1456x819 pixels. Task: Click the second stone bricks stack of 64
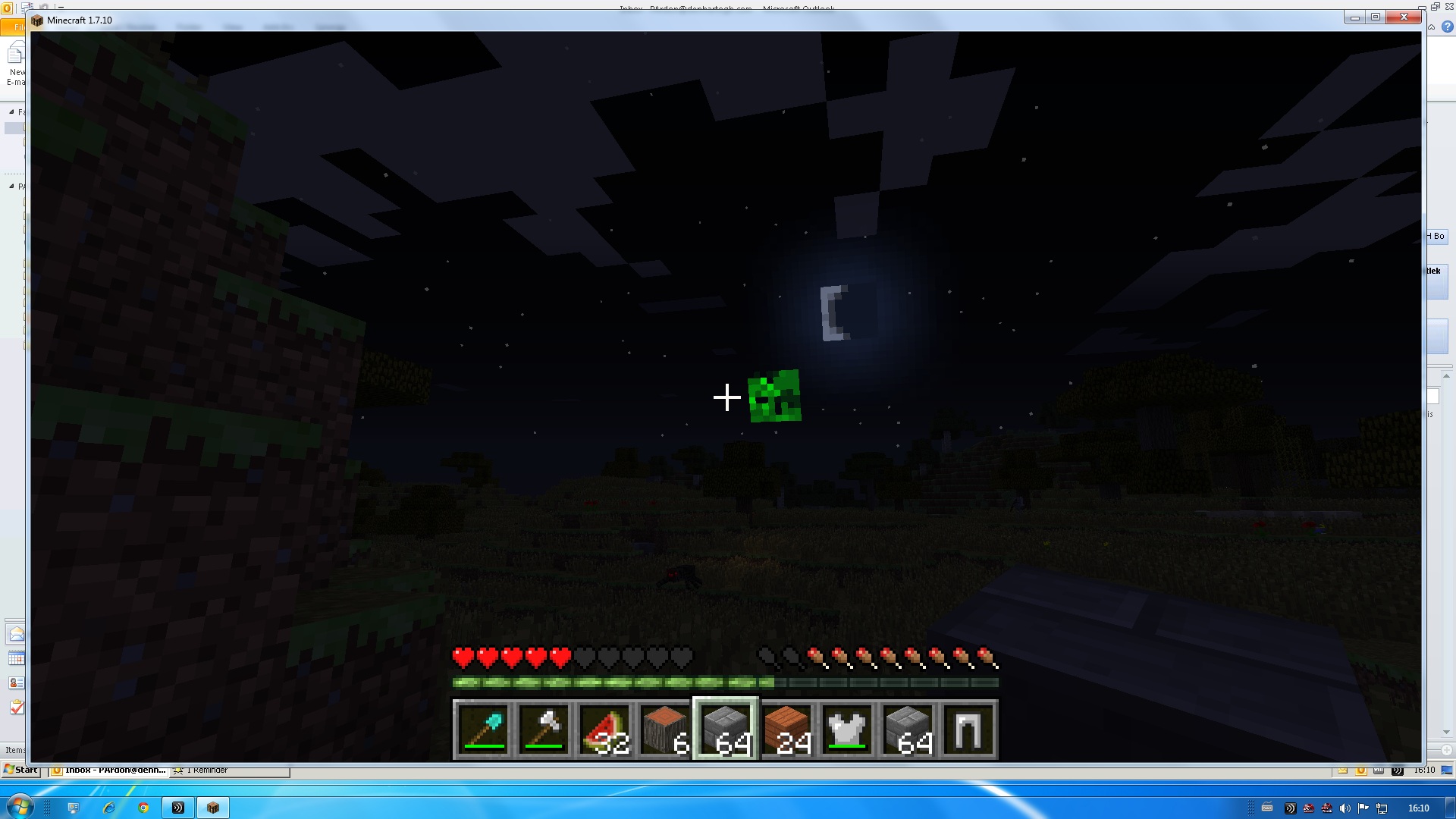point(908,726)
